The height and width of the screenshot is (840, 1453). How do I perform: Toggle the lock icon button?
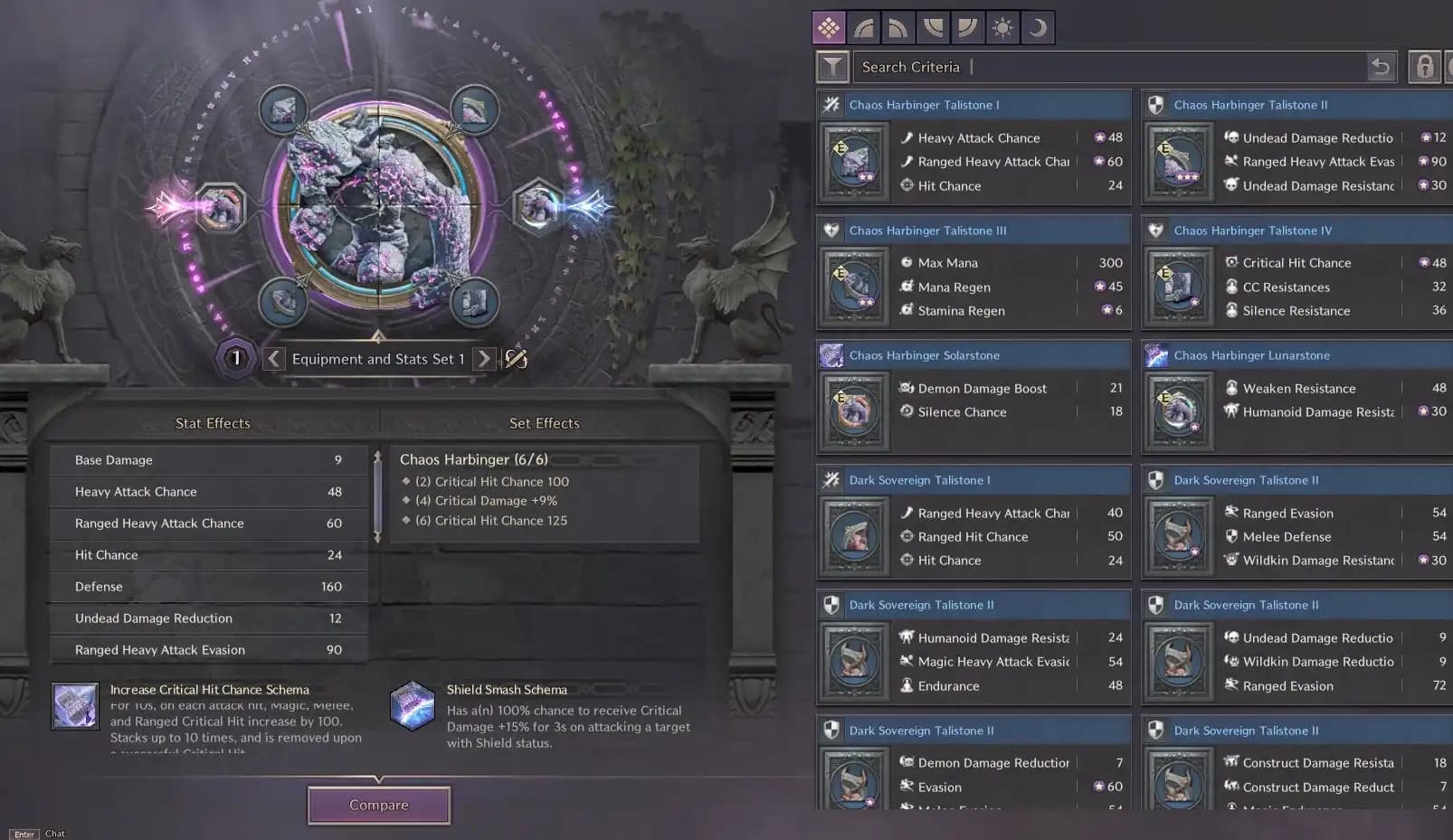1424,67
